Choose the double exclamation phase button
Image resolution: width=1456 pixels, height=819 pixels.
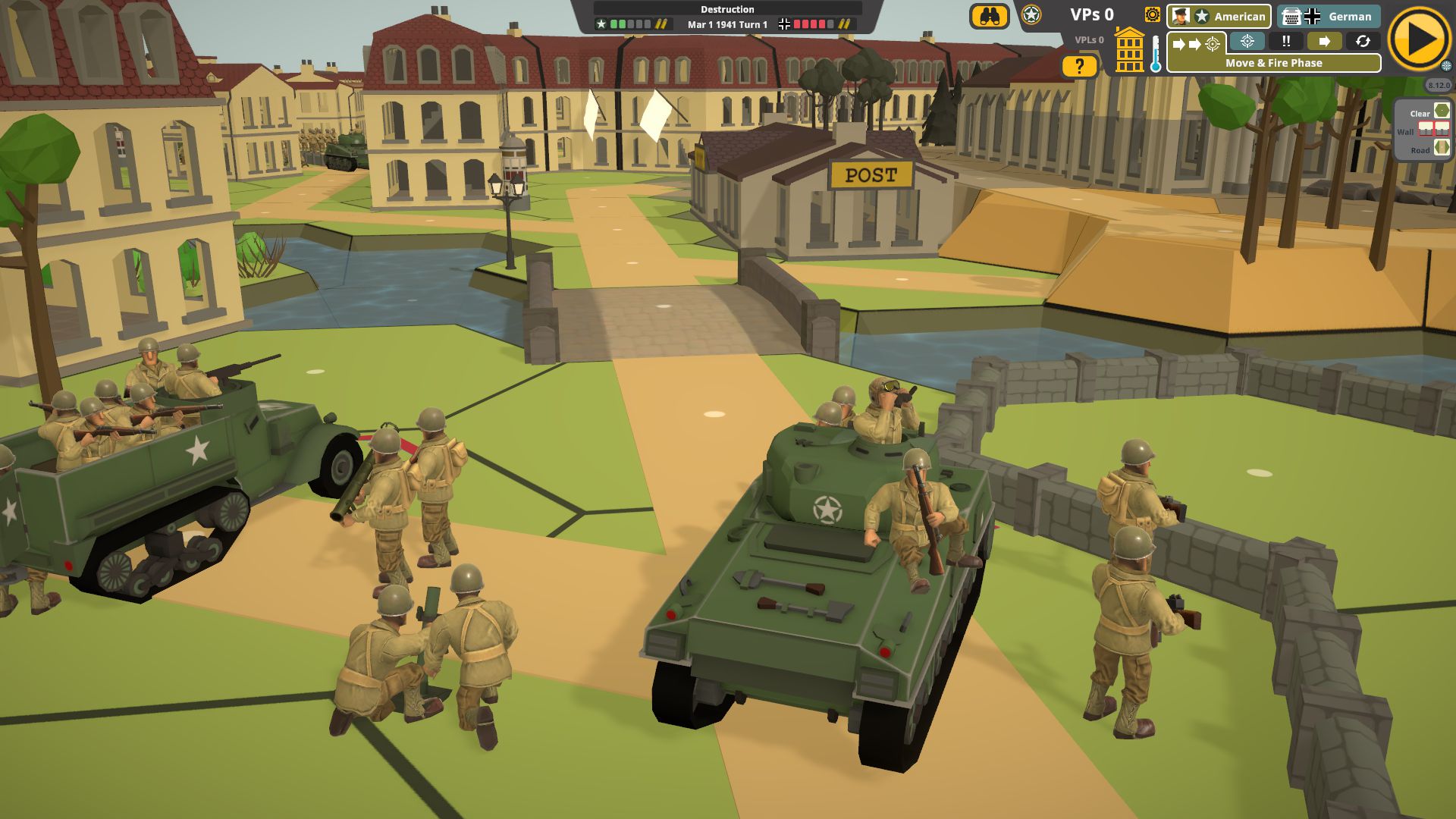point(1286,42)
